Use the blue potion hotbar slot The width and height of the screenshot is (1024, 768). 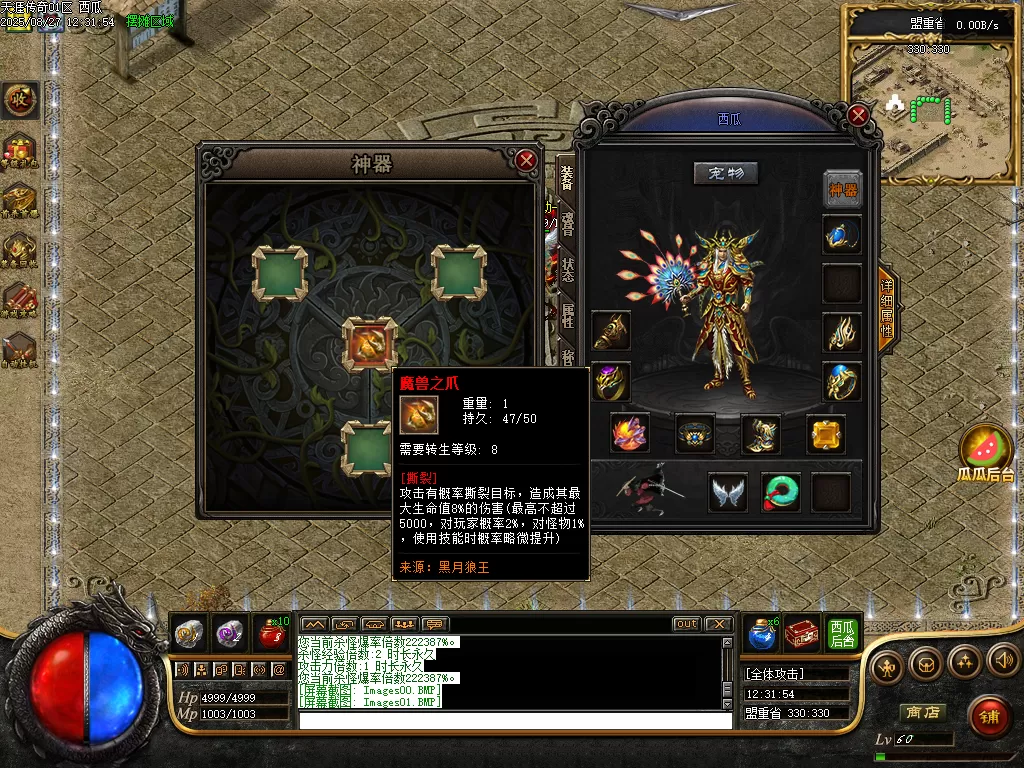pos(762,633)
